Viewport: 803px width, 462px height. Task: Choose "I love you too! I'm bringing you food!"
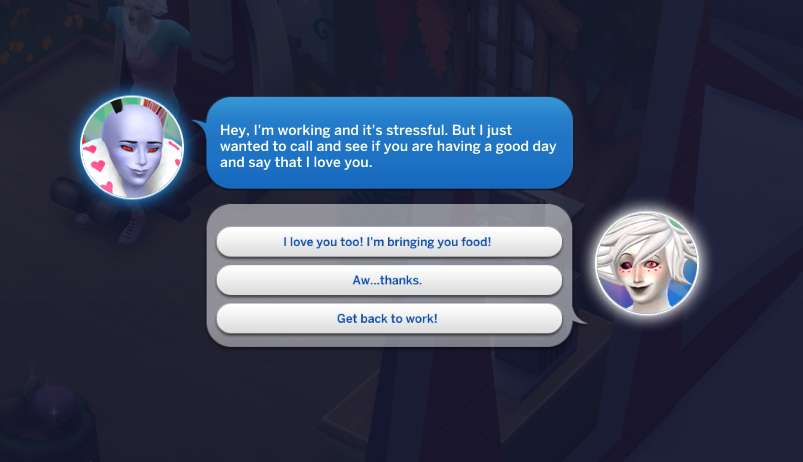coord(389,241)
